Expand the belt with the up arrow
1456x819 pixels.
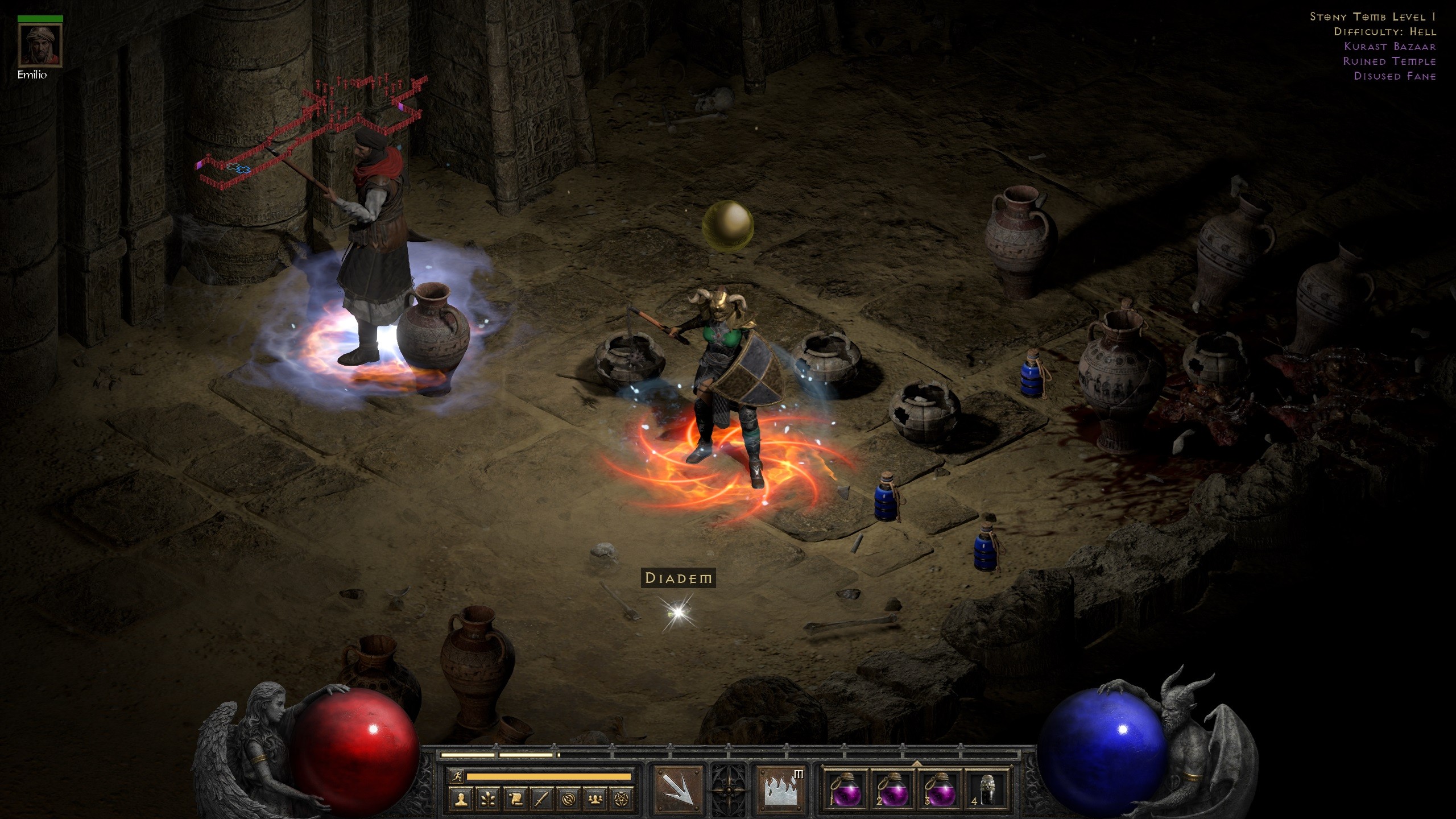click(916, 763)
